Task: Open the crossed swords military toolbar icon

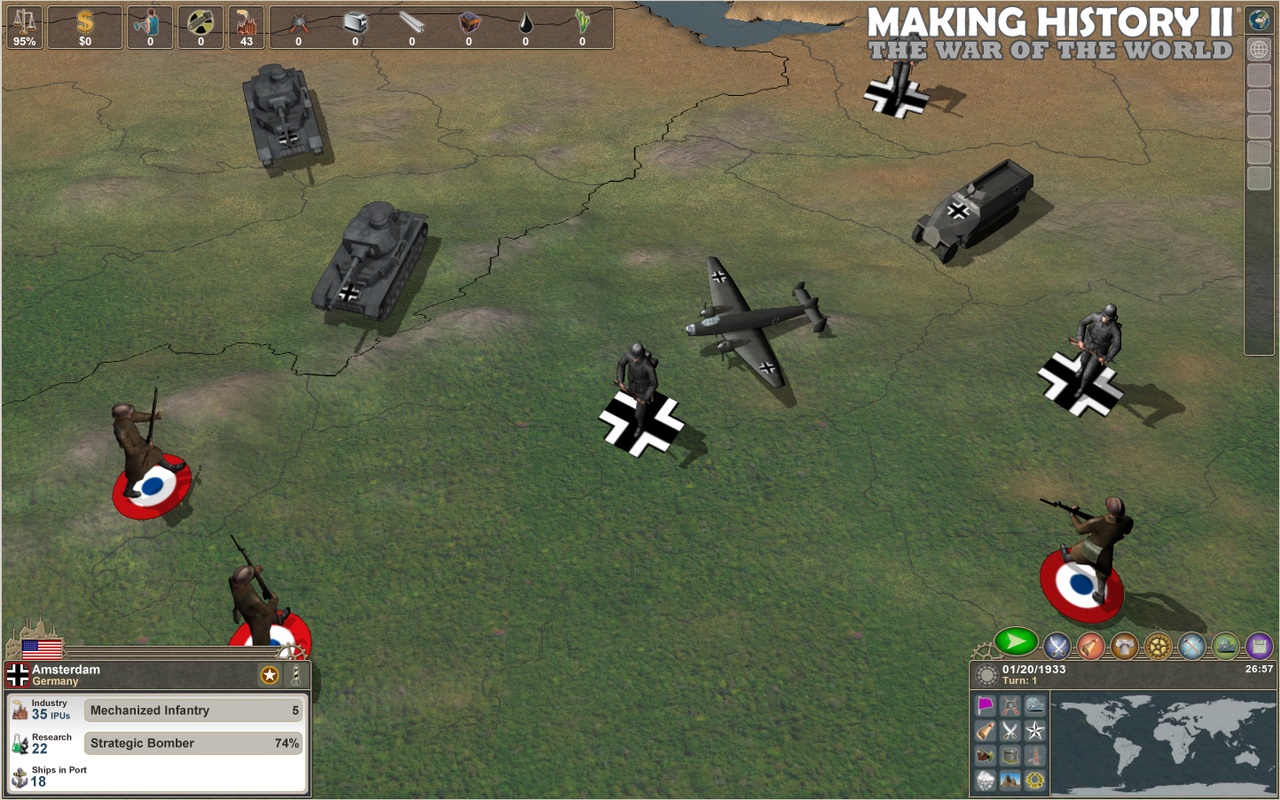Action: [1056, 648]
